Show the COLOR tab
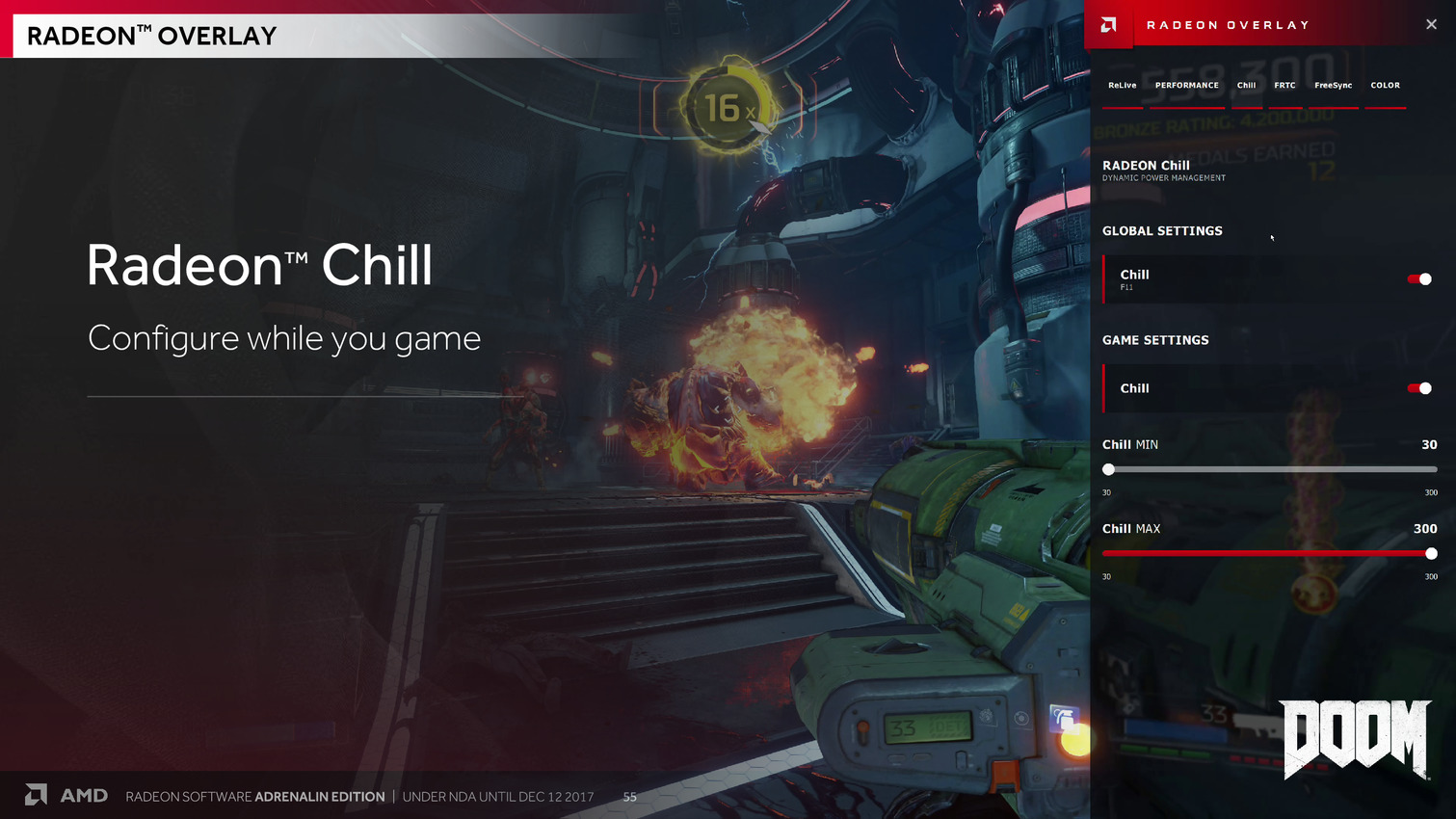Image resolution: width=1456 pixels, height=819 pixels. pyautogui.click(x=1385, y=86)
